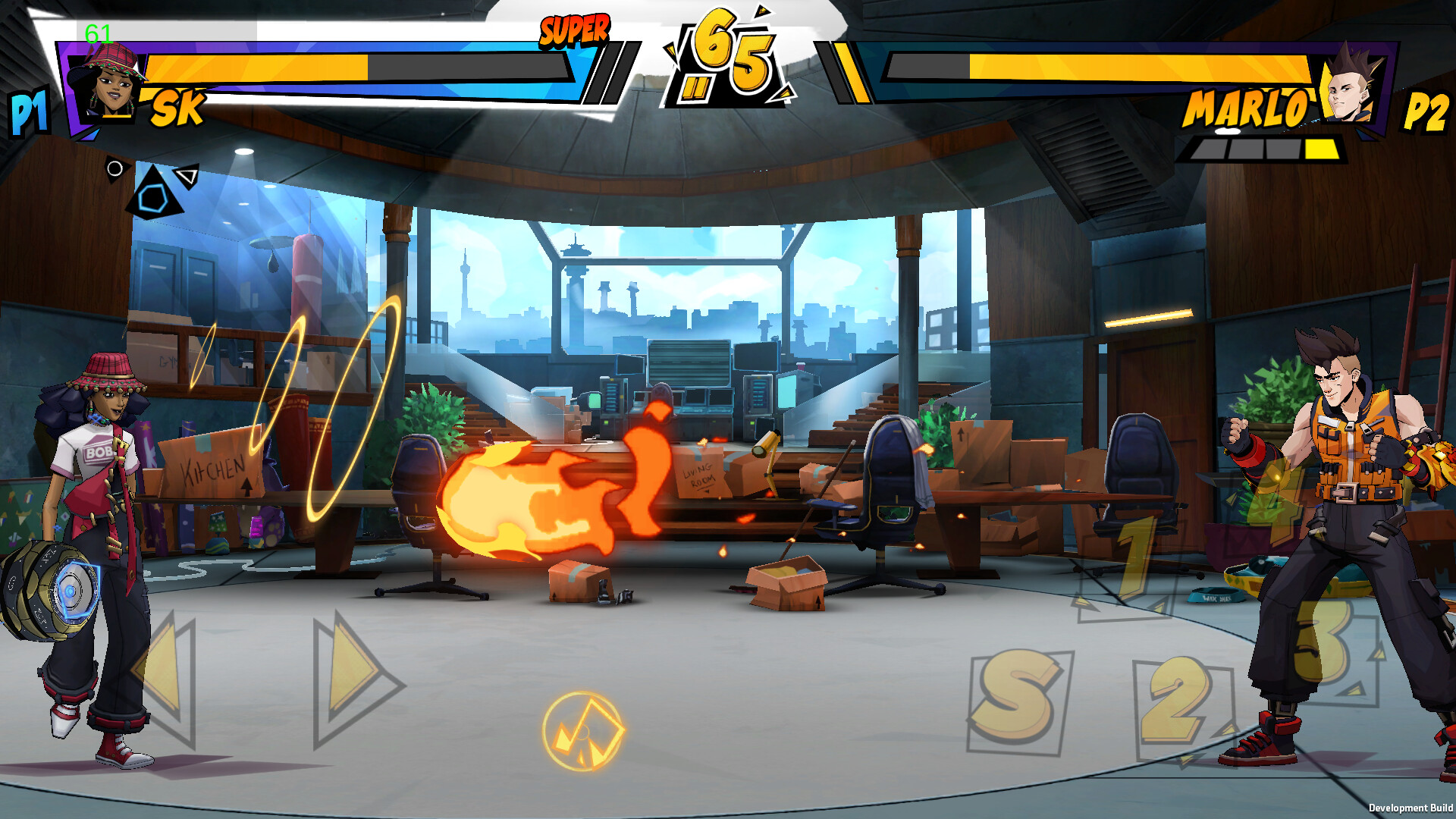Tap the SUPER label at top center
The height and width of the screenshot is (819, 1456).
(574, 30)
